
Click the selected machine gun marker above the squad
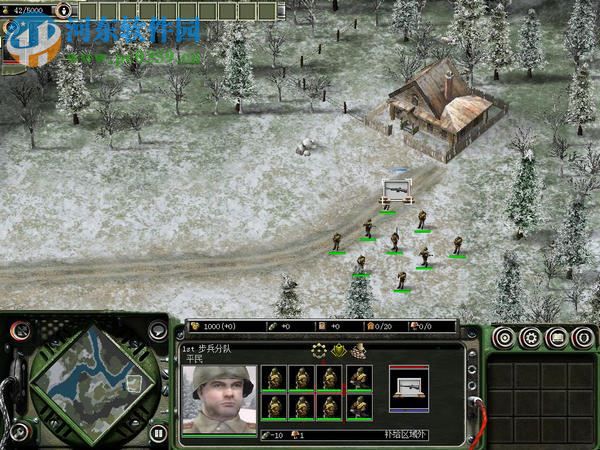click(x=395, y=190)
